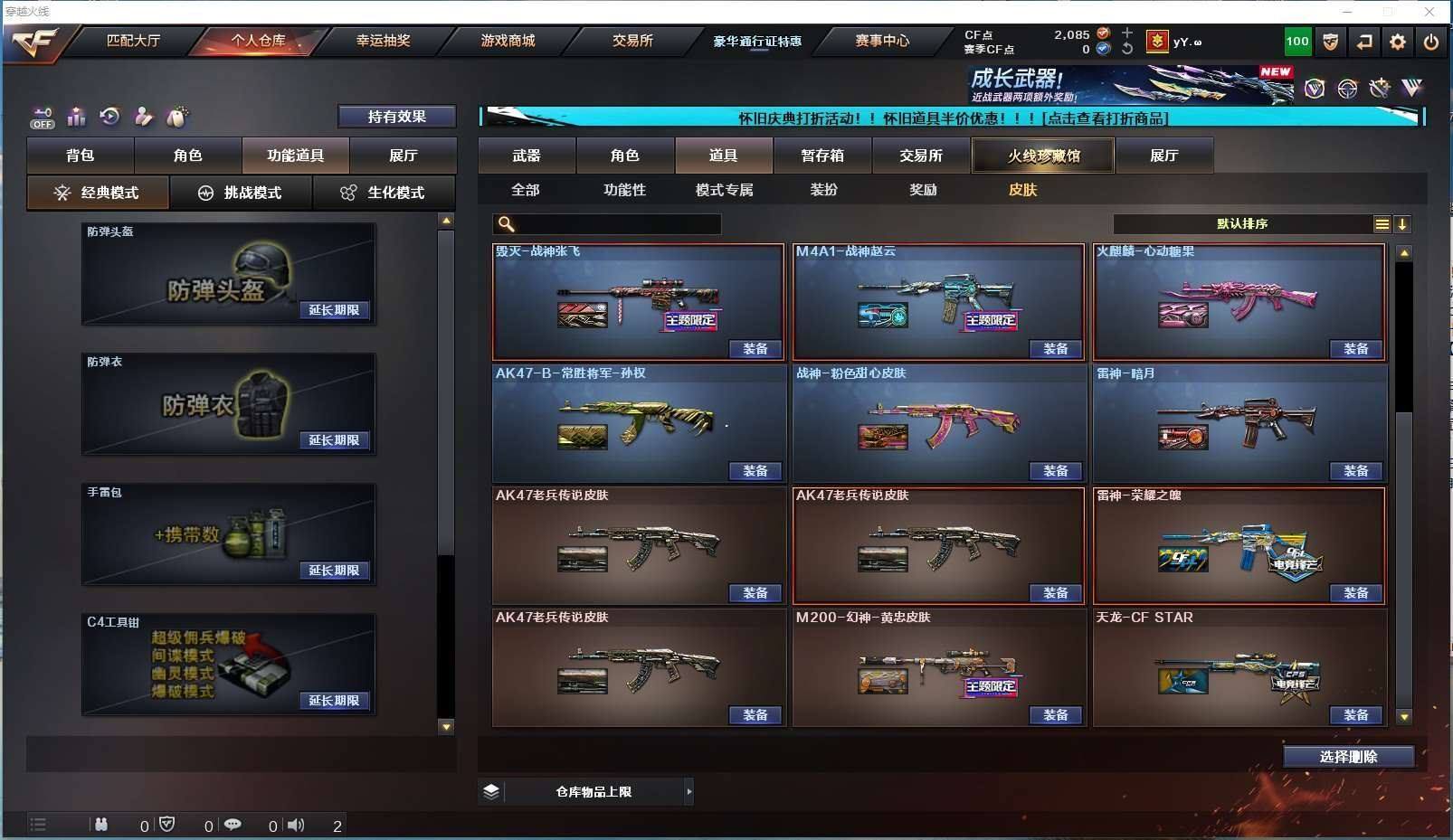This screenshot has height=840, width=1453.
Task: Open the 默认排序 sort dropdown
Action: click(1242, 224)
